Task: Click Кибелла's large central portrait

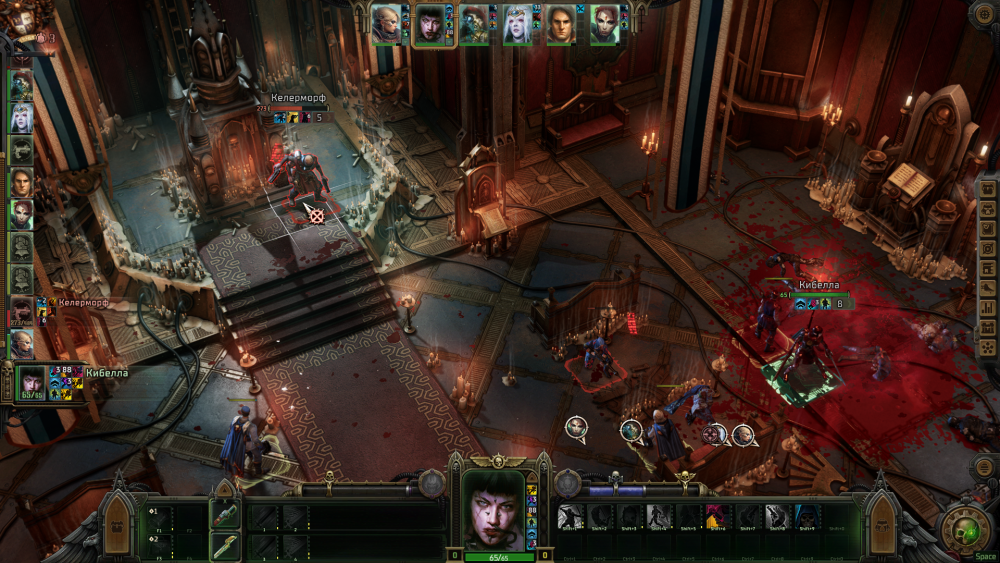Action: pos(492,510)
